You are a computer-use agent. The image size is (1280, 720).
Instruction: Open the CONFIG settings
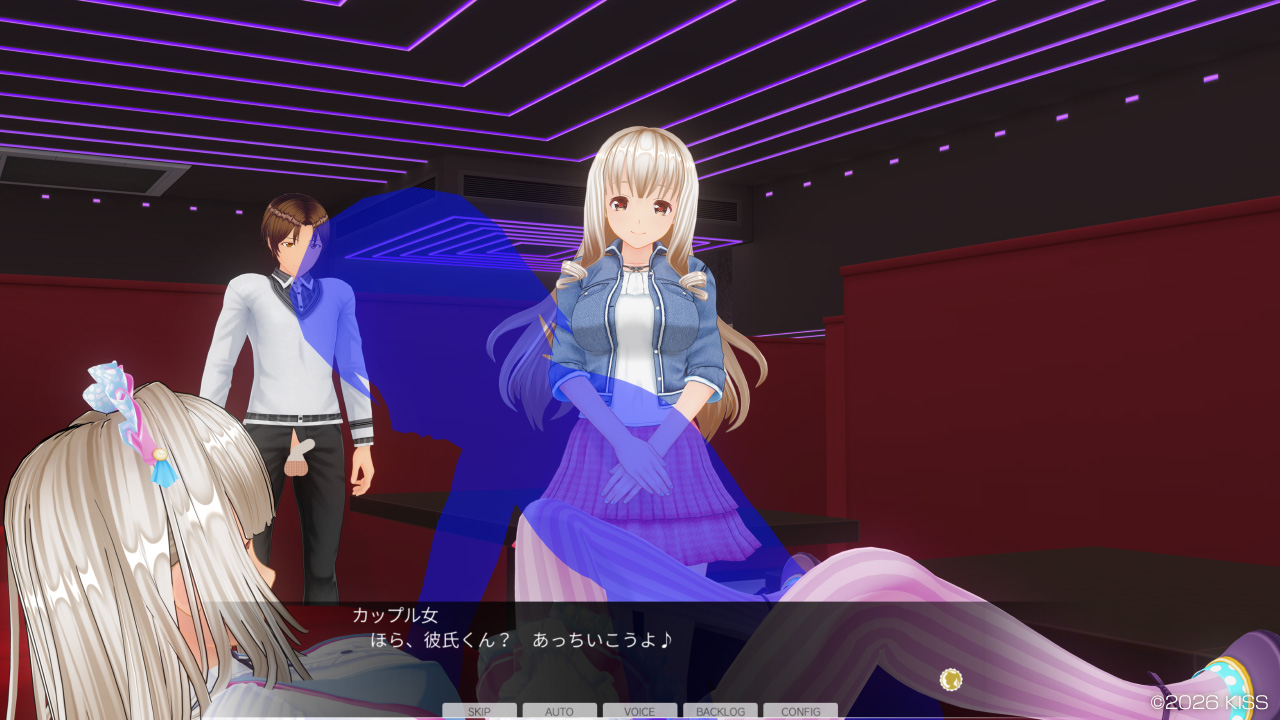click(x=800, y=711)
